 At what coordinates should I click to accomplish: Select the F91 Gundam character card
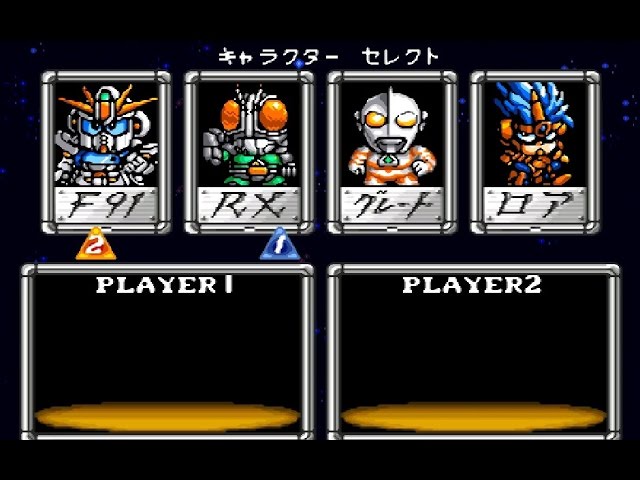pyautogui.click(x=106, y=152)
